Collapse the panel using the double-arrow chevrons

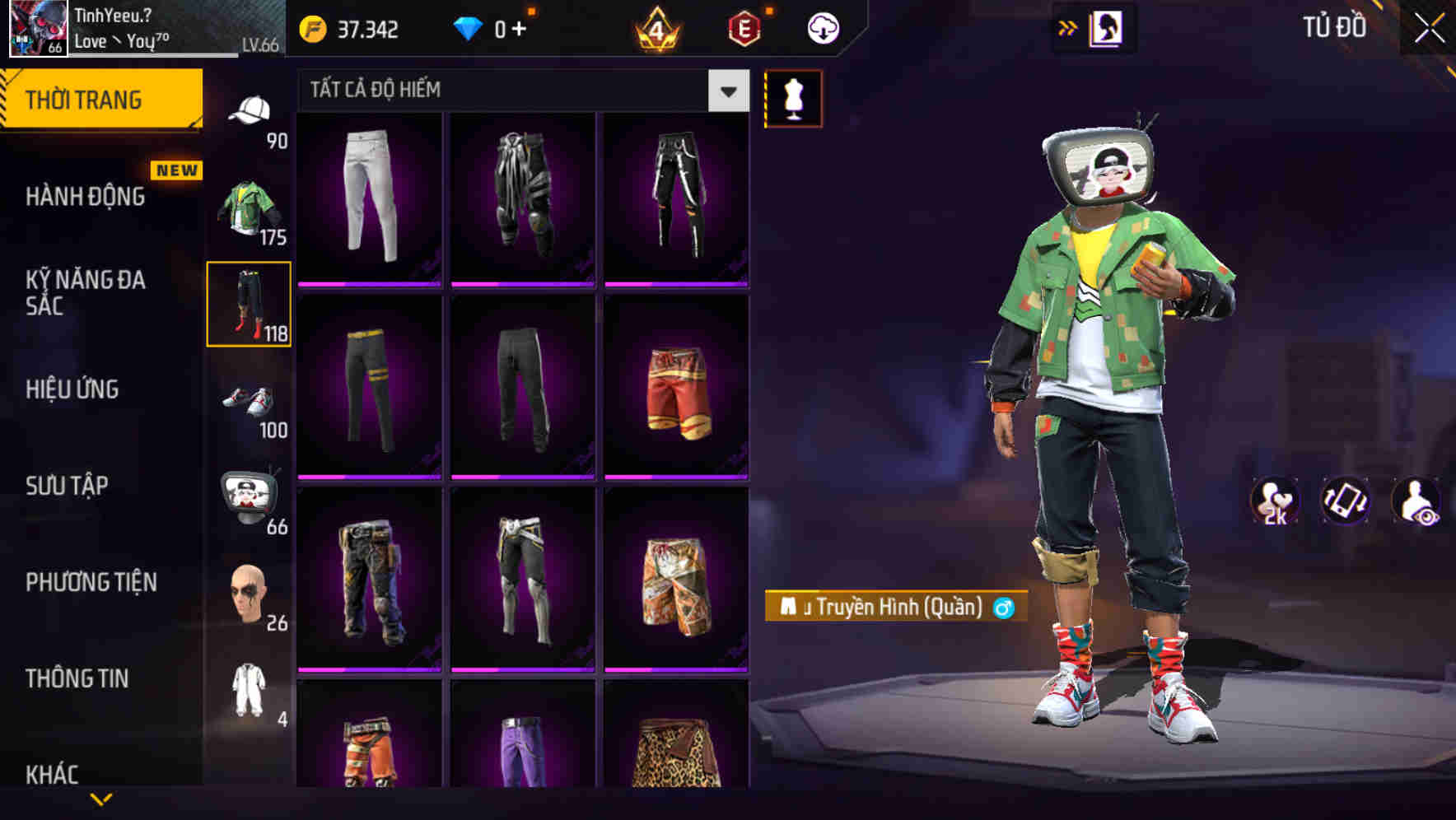click(1068, 27)
